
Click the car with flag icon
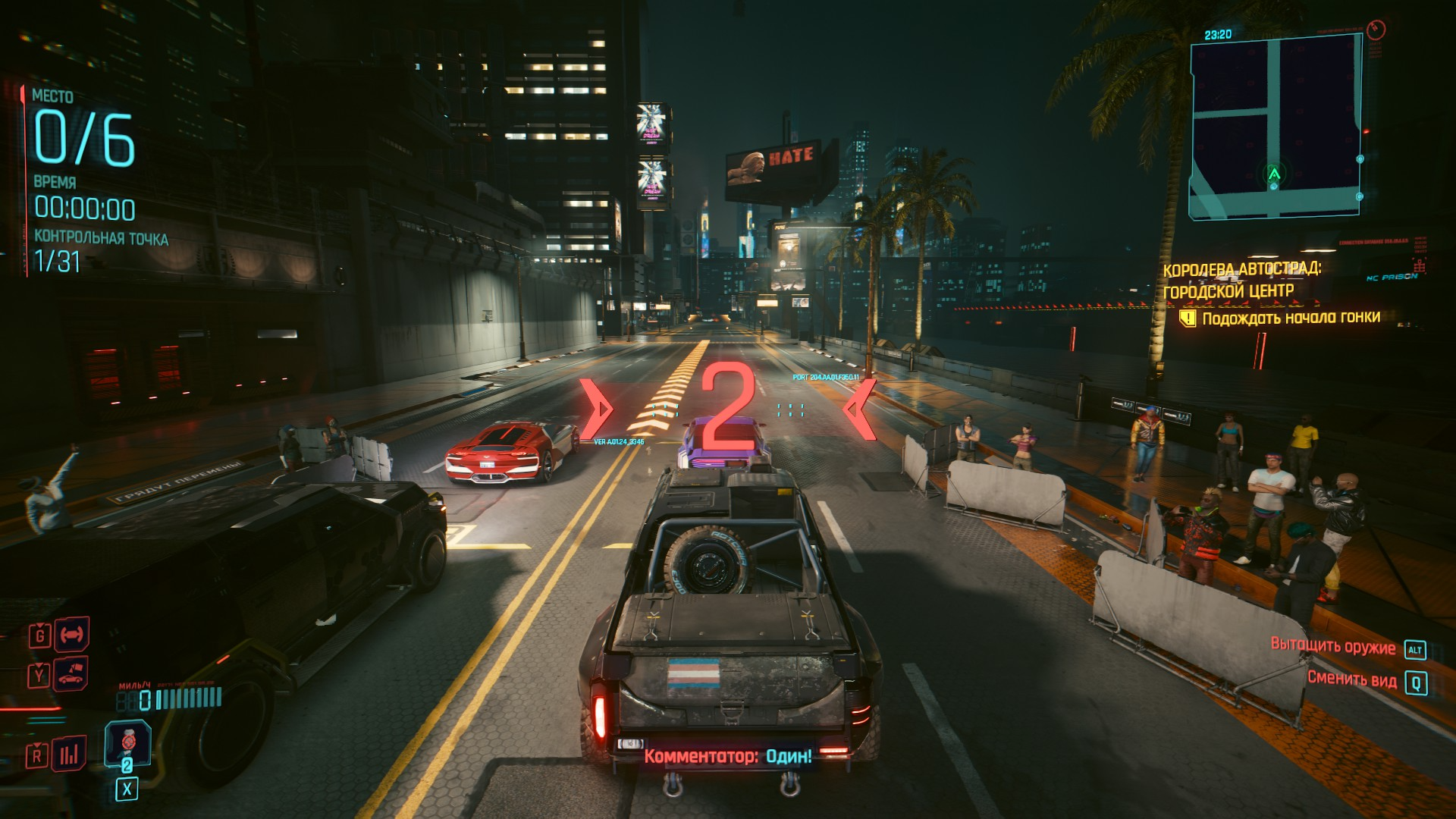click(71, 674)
